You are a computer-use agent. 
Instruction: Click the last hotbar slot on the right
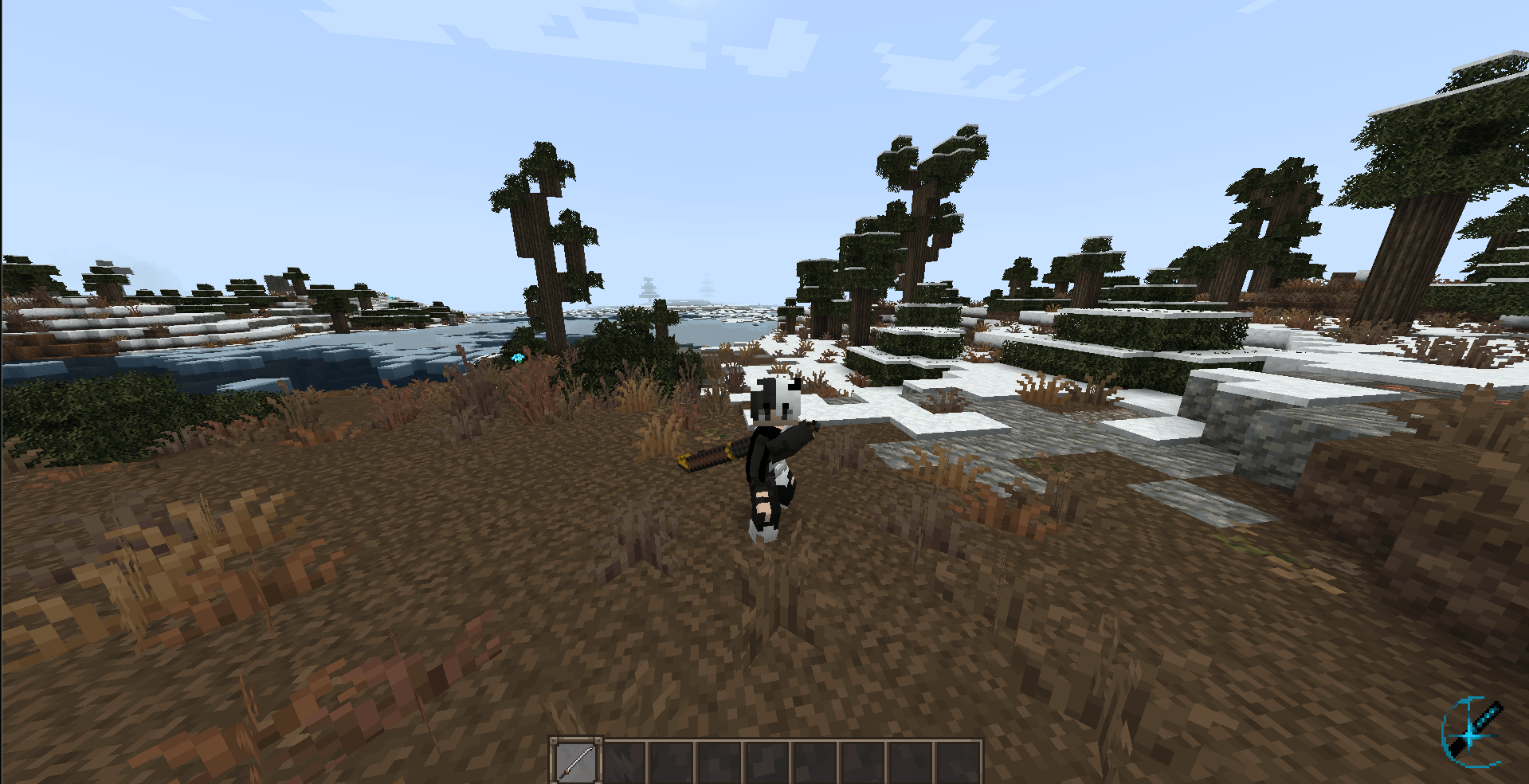958,759
